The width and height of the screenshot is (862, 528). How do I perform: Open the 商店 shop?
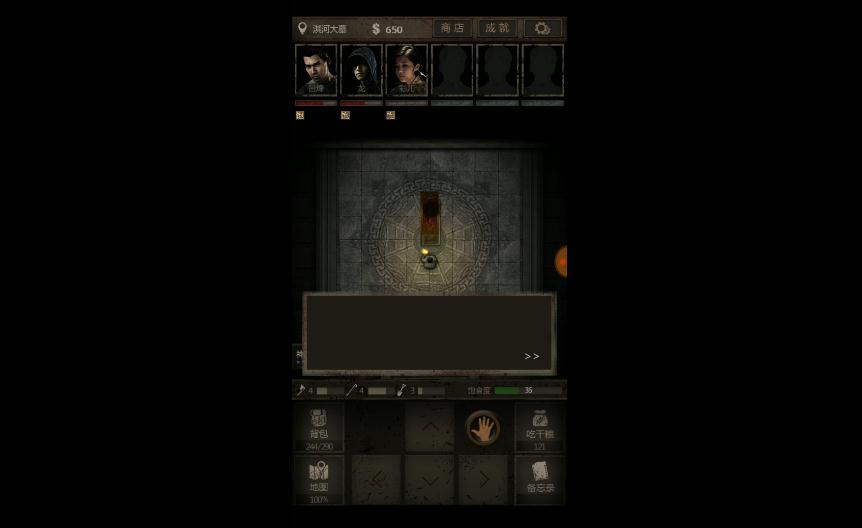(x=452, y=28)
